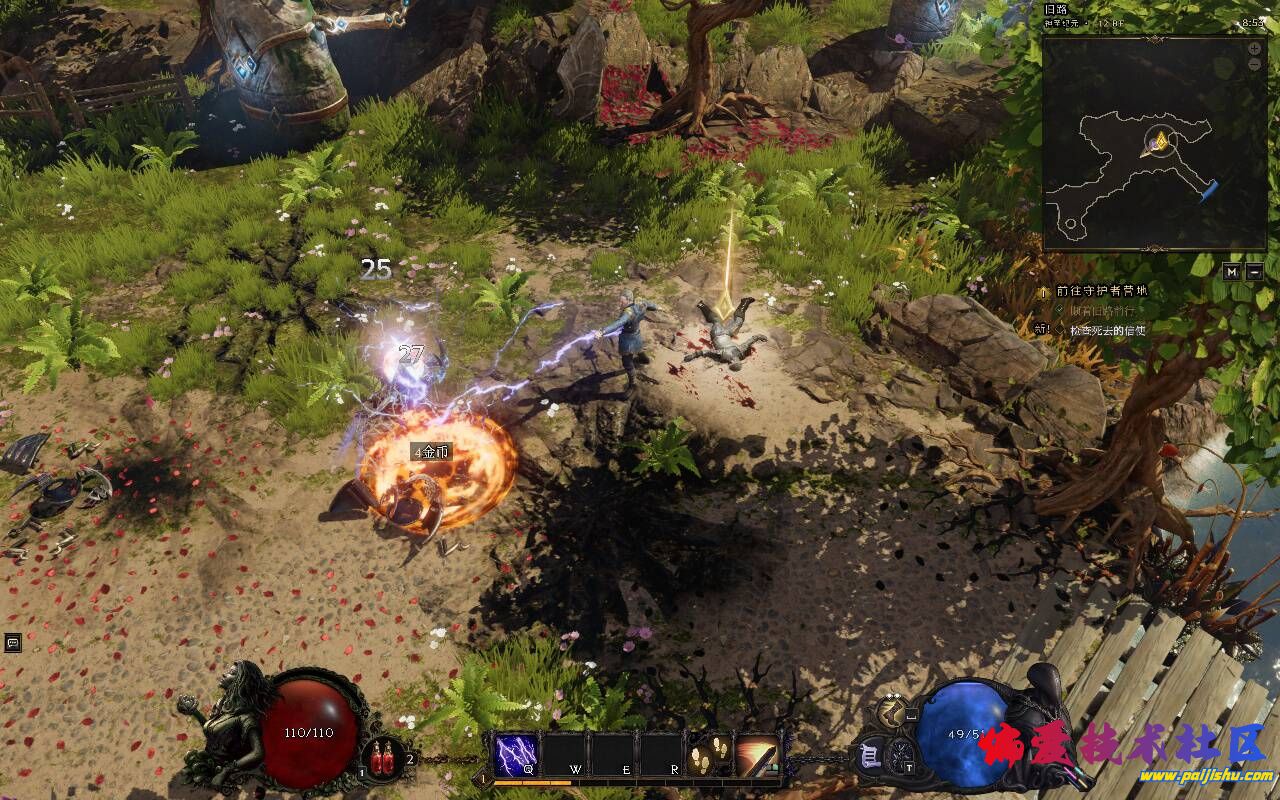Zoom in the minimap with plus button
The width and height of the screenshot is (1280, 800).
point(1255,48)
